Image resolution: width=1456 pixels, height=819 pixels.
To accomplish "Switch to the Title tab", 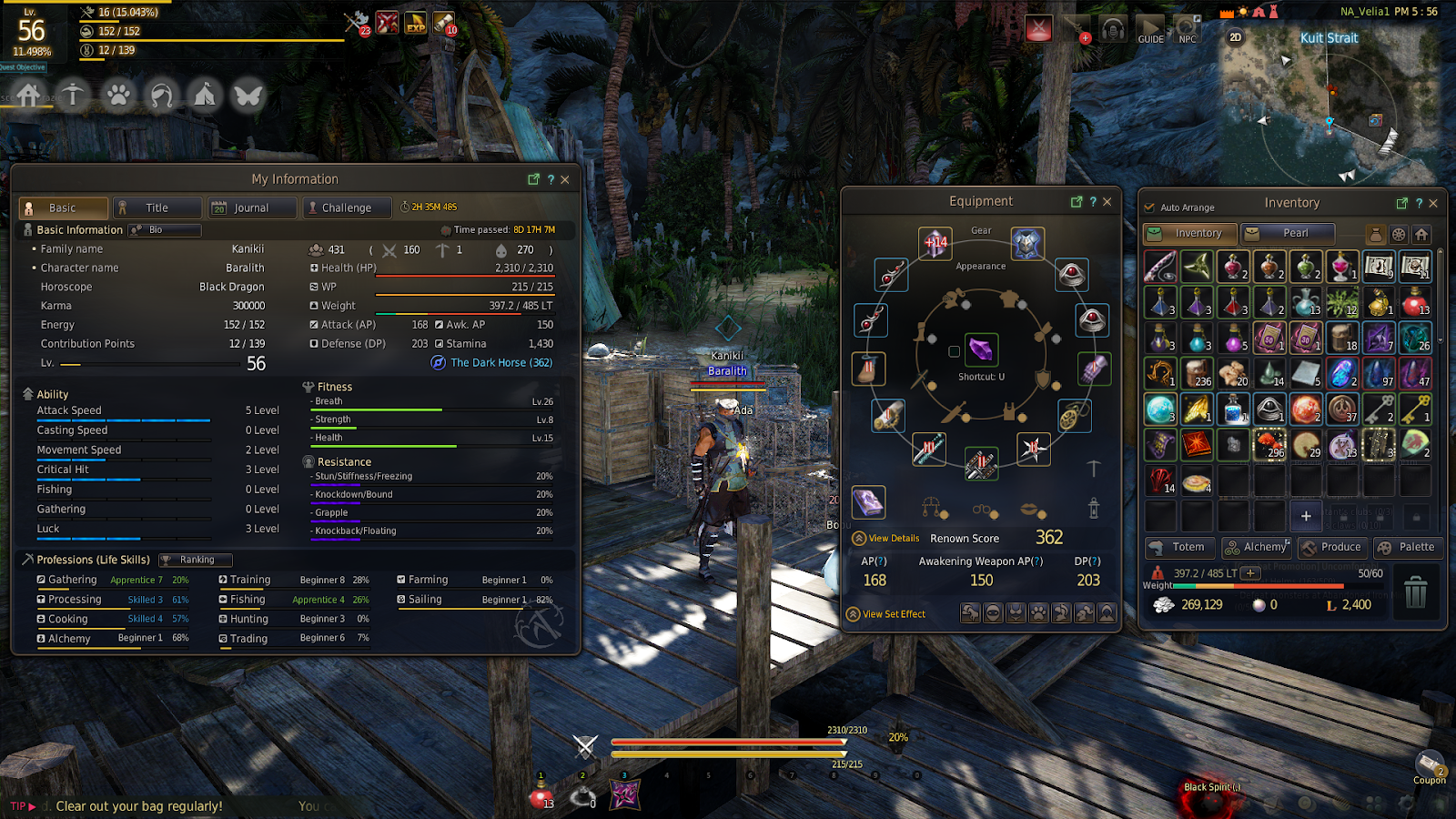I will coord(157,207).
